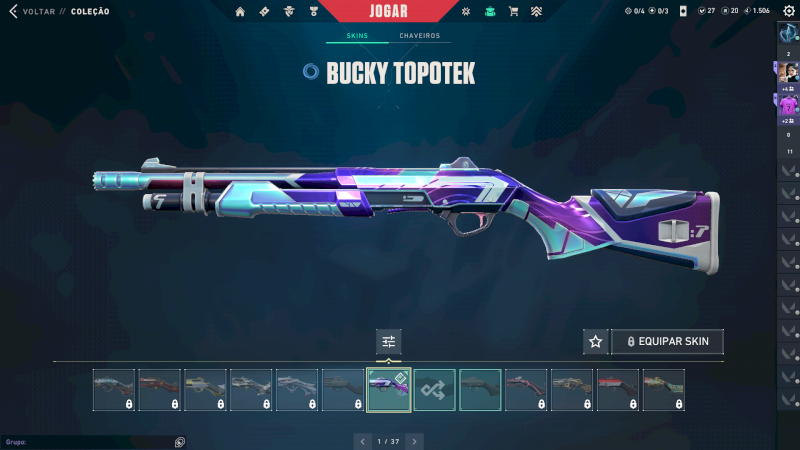Choose the highlighted Topotek Bucky thumbnail
This screenshot has height=450, width=800.
point(389,390)
